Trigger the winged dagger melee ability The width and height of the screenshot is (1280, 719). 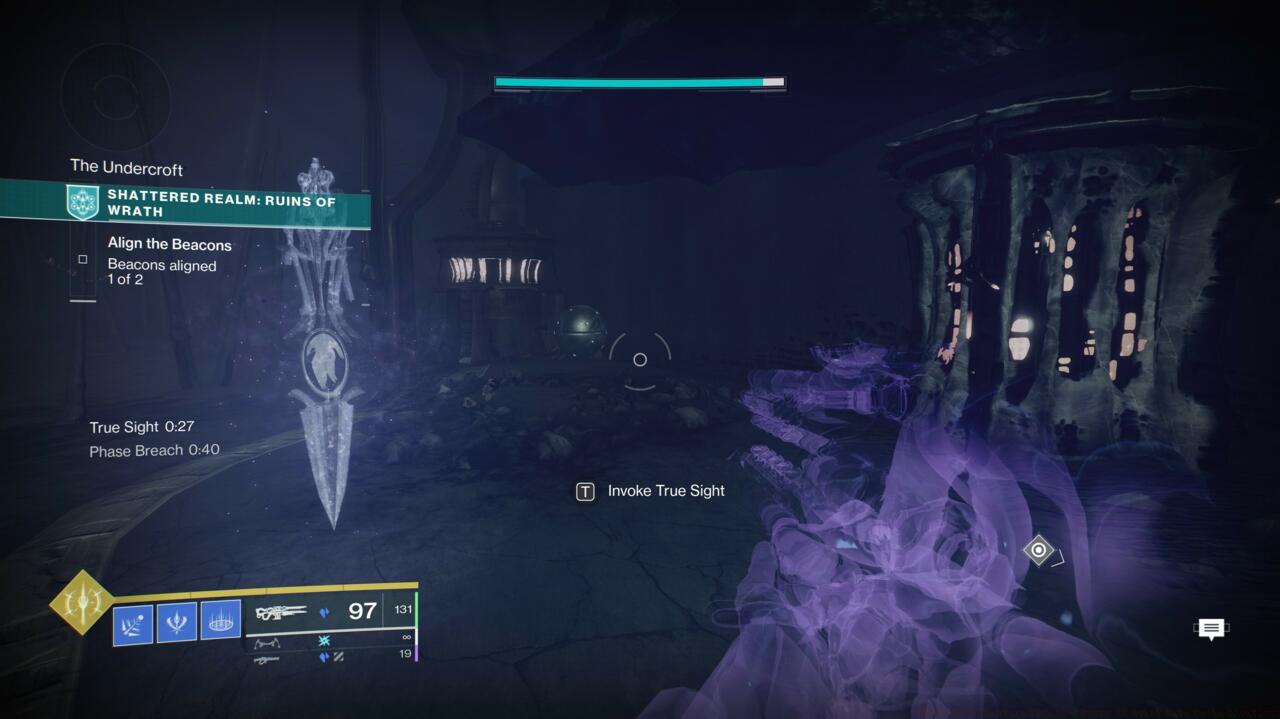177,622
